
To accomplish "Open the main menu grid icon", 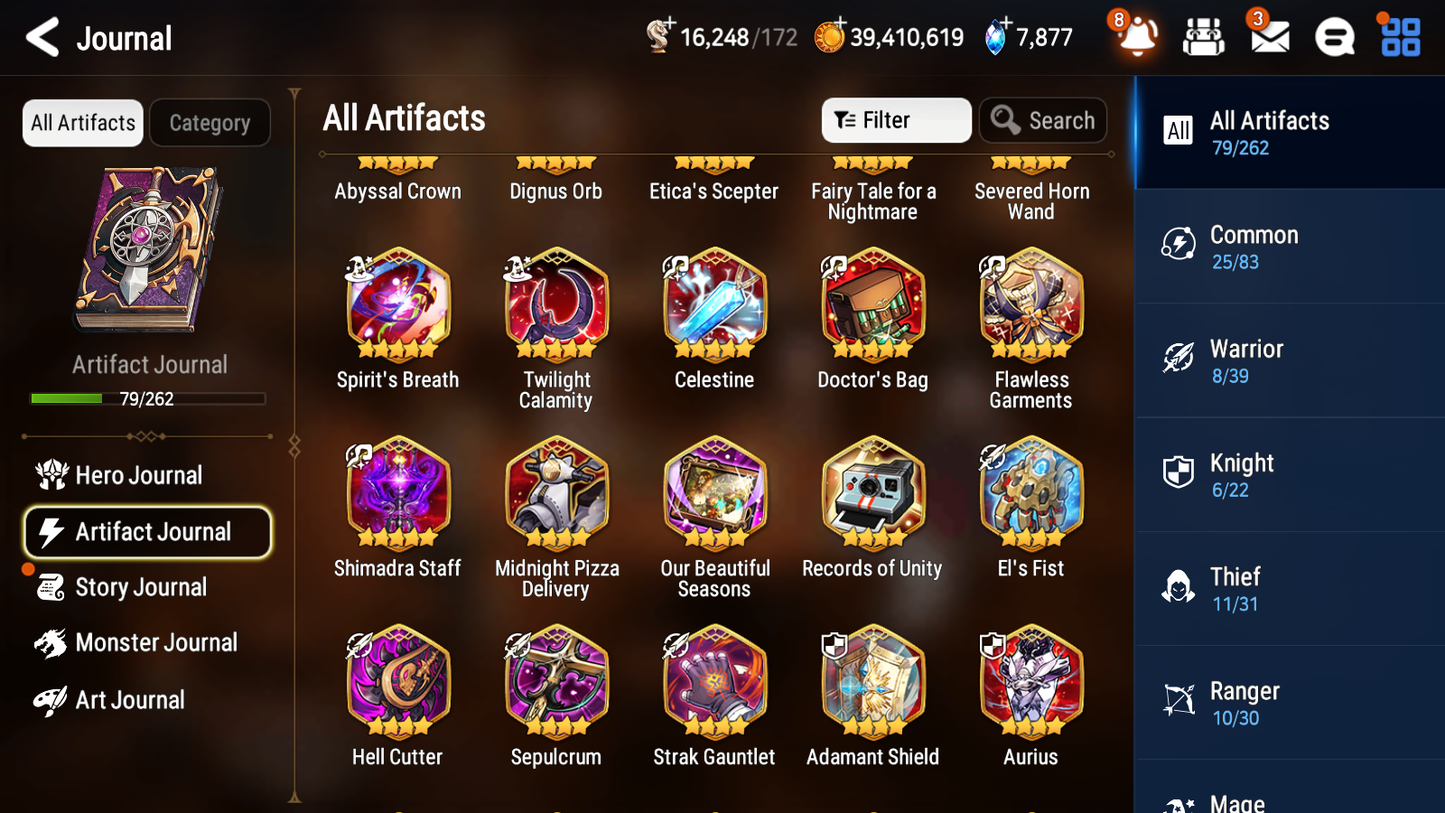I will 1399,37.
